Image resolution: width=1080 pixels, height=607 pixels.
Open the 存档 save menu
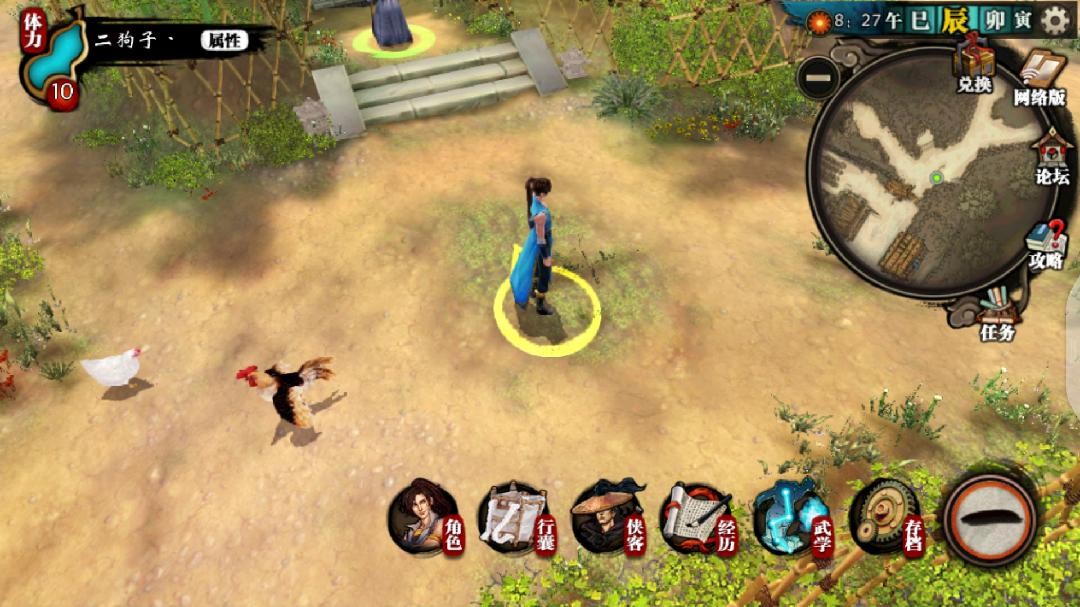click(884, 517)
